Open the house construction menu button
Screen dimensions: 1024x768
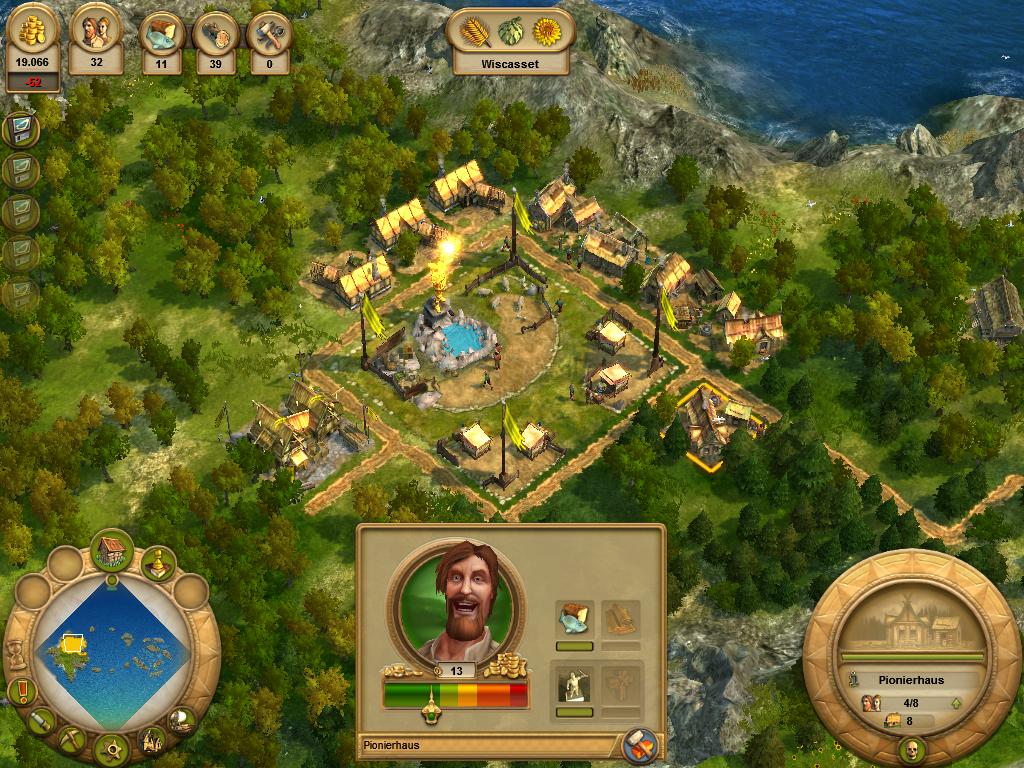(x=111, y=551)
